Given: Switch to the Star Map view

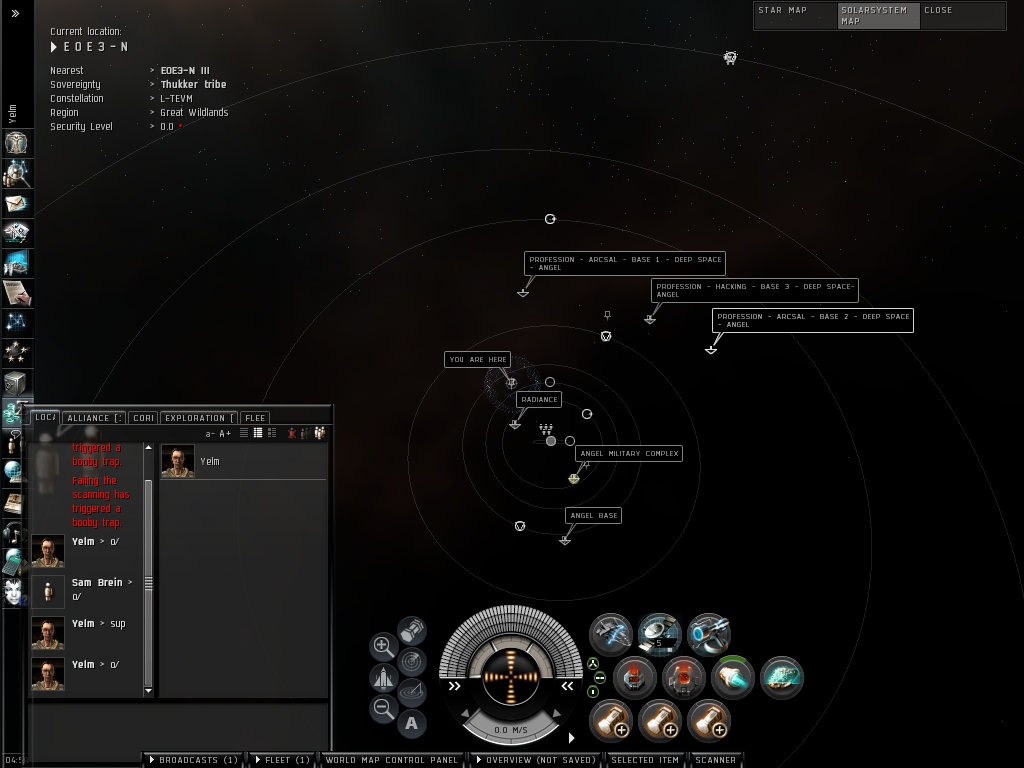Looking at the screenshot, I should pyautogui.click(x=783, y=11).
